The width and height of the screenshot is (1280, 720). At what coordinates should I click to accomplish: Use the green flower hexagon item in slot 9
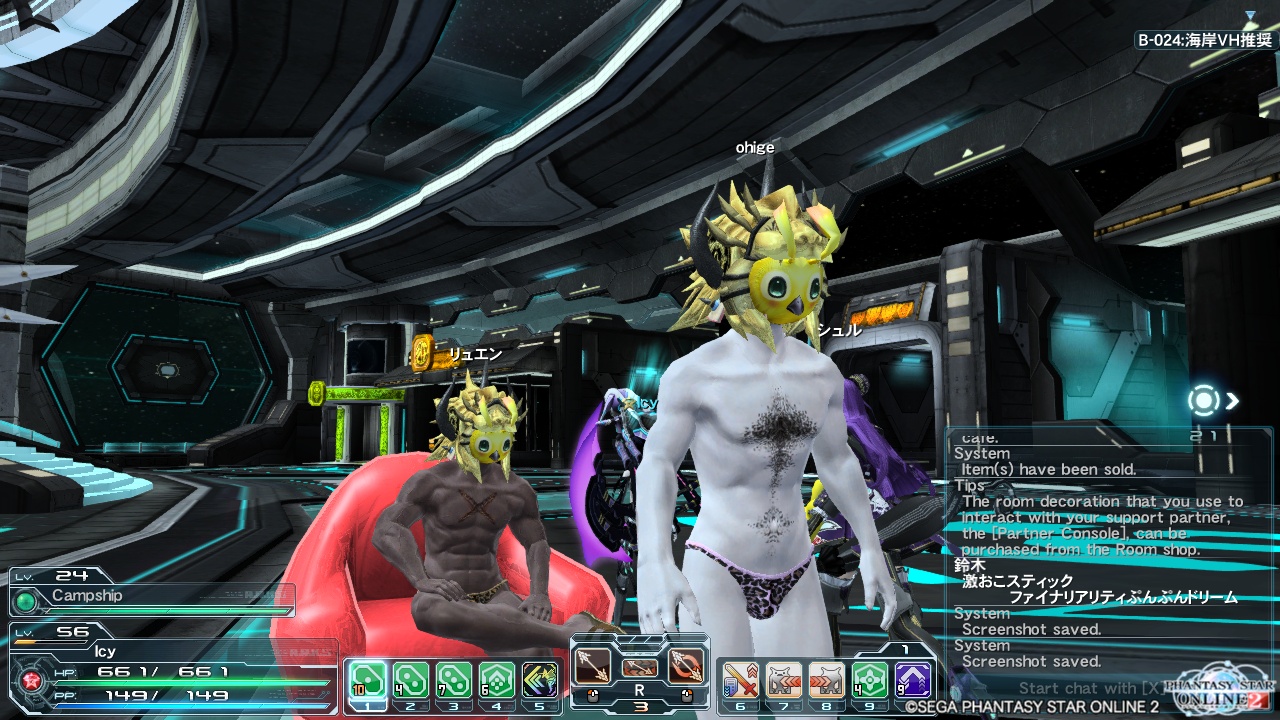coord(869,681)
